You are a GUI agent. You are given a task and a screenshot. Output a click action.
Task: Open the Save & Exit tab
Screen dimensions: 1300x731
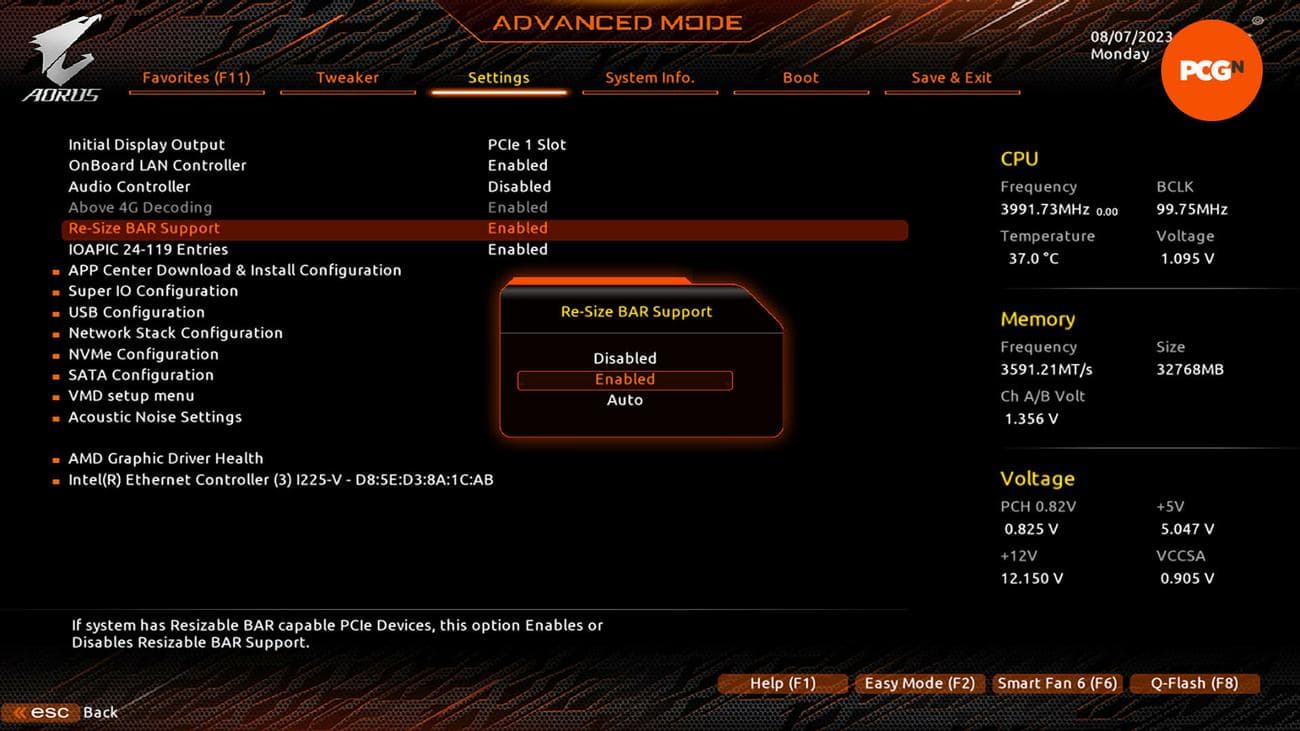click(x=951, y=78)
